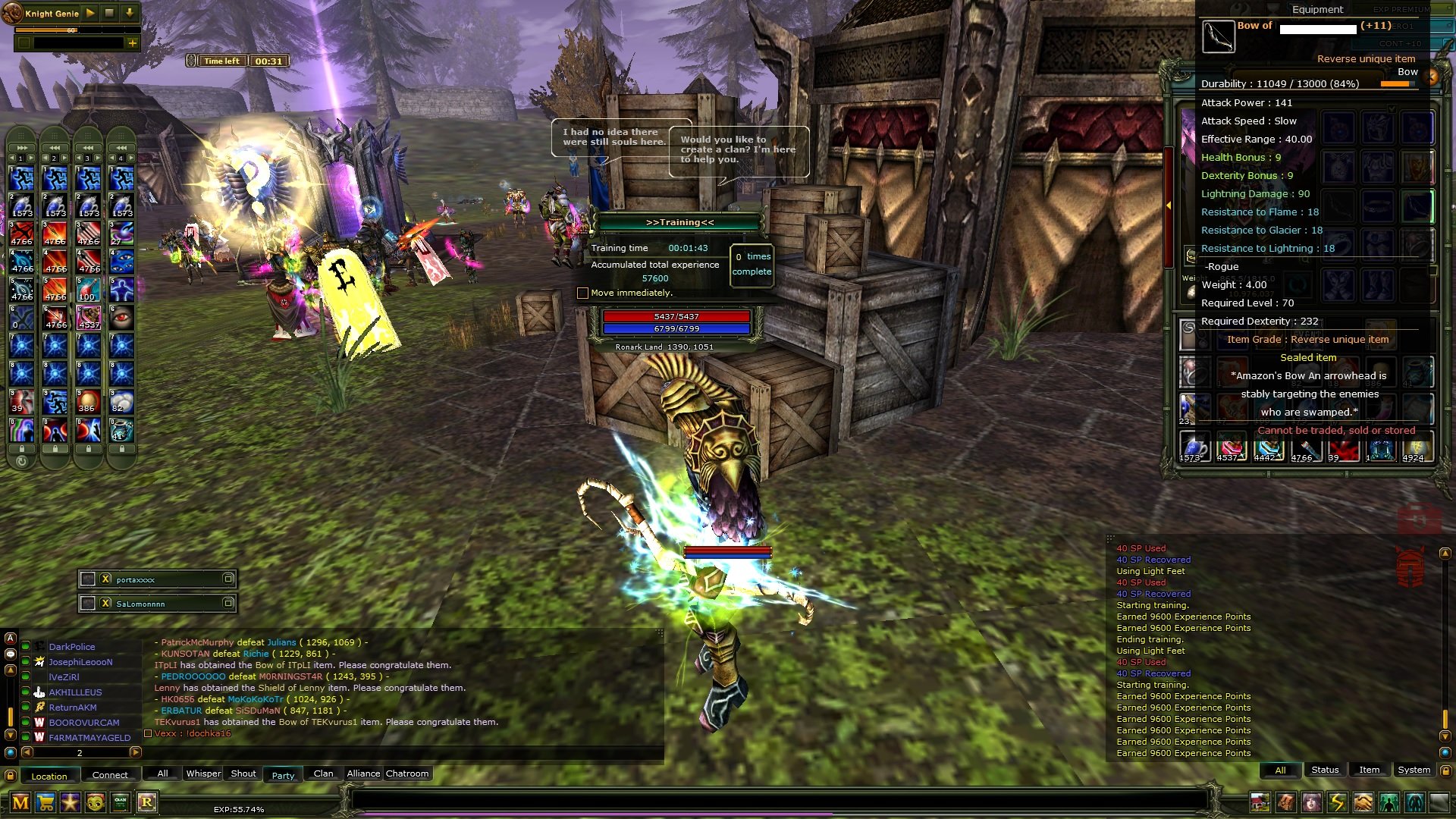
Task: Select AKHILLLEUS in the player list
Action: click(x=75, y=692)
